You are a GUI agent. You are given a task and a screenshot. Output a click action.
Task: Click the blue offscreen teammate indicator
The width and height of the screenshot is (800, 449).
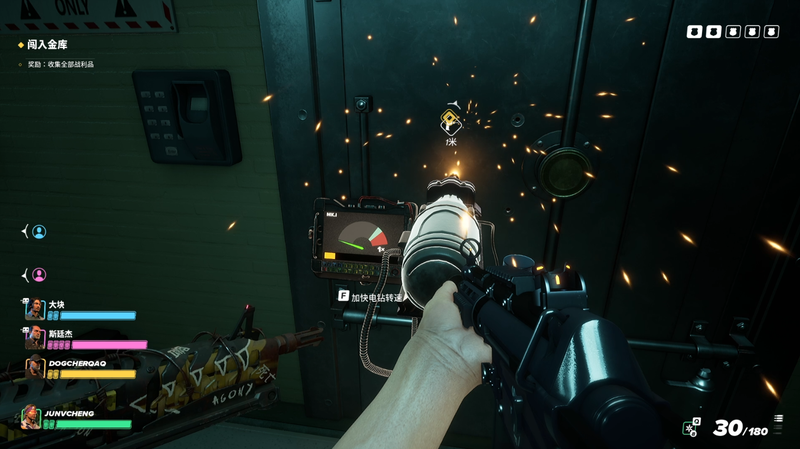pos(39,232)
